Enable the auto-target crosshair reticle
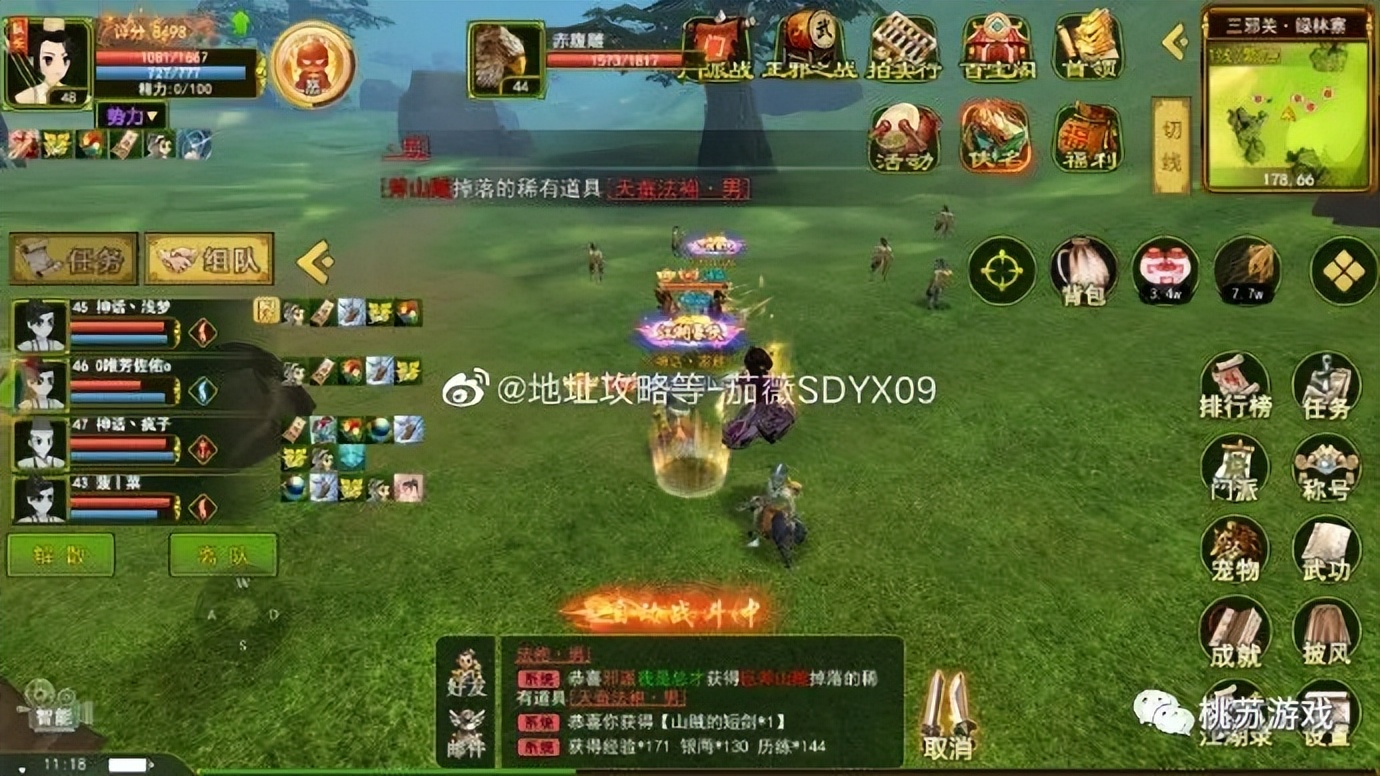 pyautogui.click(x=1003, y=272)
